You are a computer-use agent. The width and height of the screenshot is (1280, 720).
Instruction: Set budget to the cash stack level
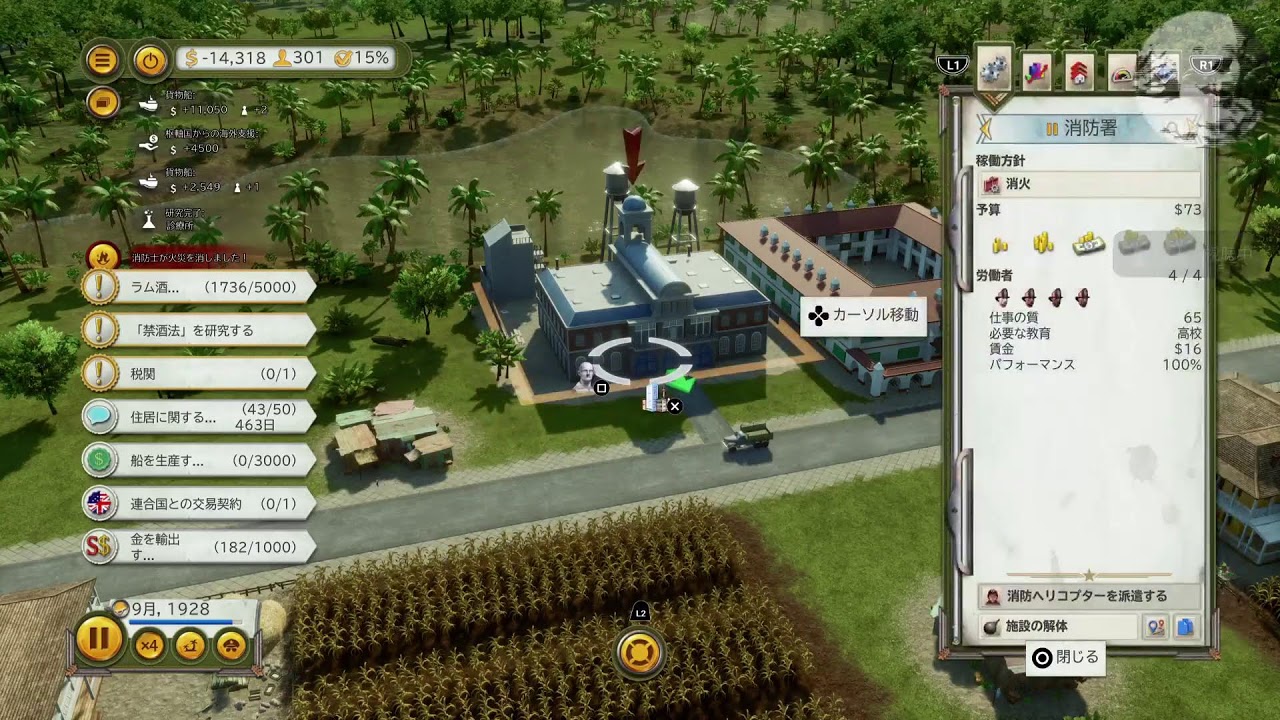coord(1088,242)
